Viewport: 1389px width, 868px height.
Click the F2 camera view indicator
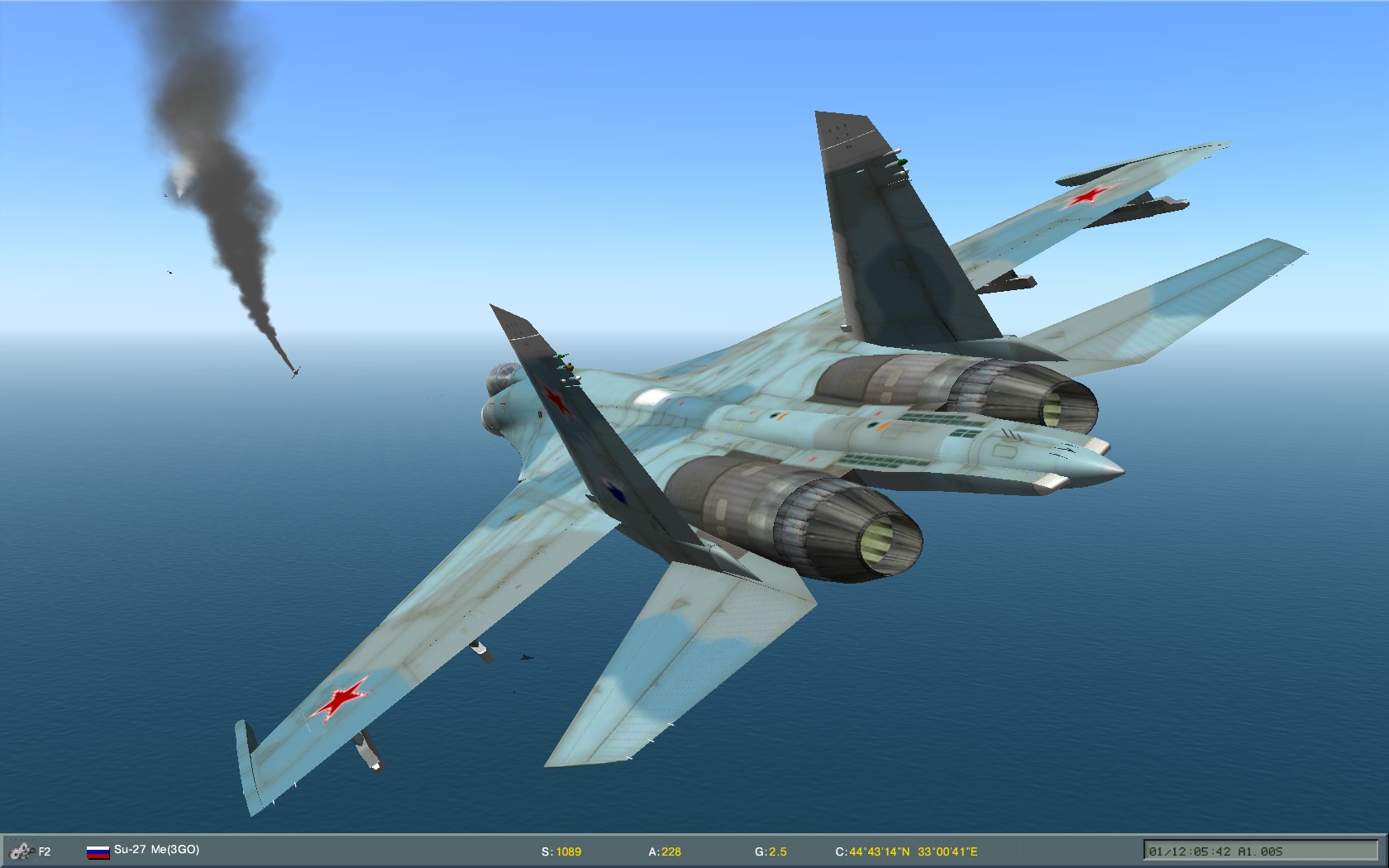(45, 849)
